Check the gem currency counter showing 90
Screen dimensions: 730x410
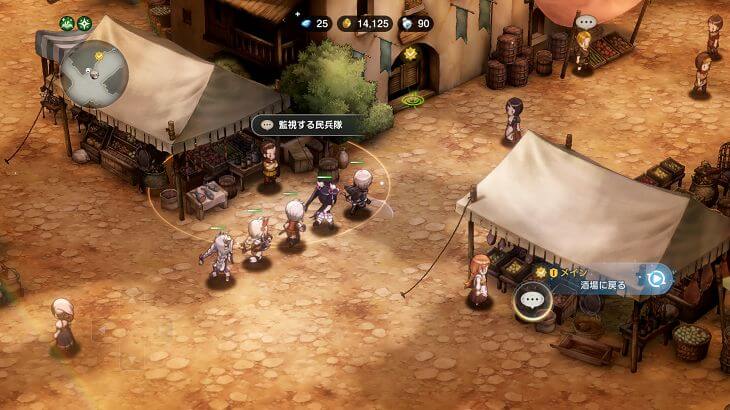coord(416,23)
